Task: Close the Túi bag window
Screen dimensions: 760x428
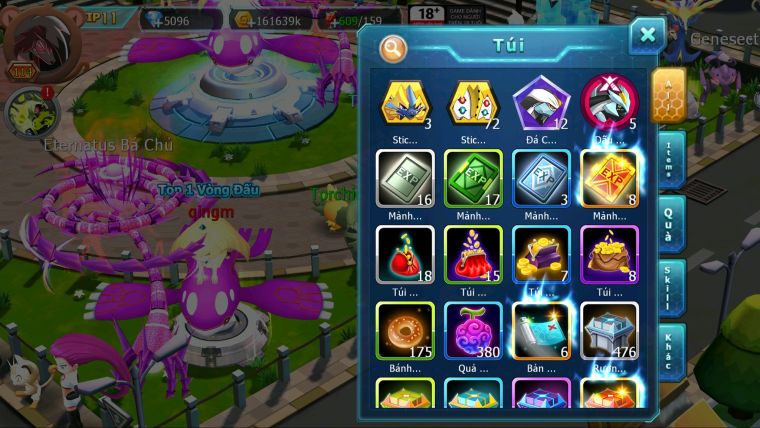Action: tap(647, 35)
